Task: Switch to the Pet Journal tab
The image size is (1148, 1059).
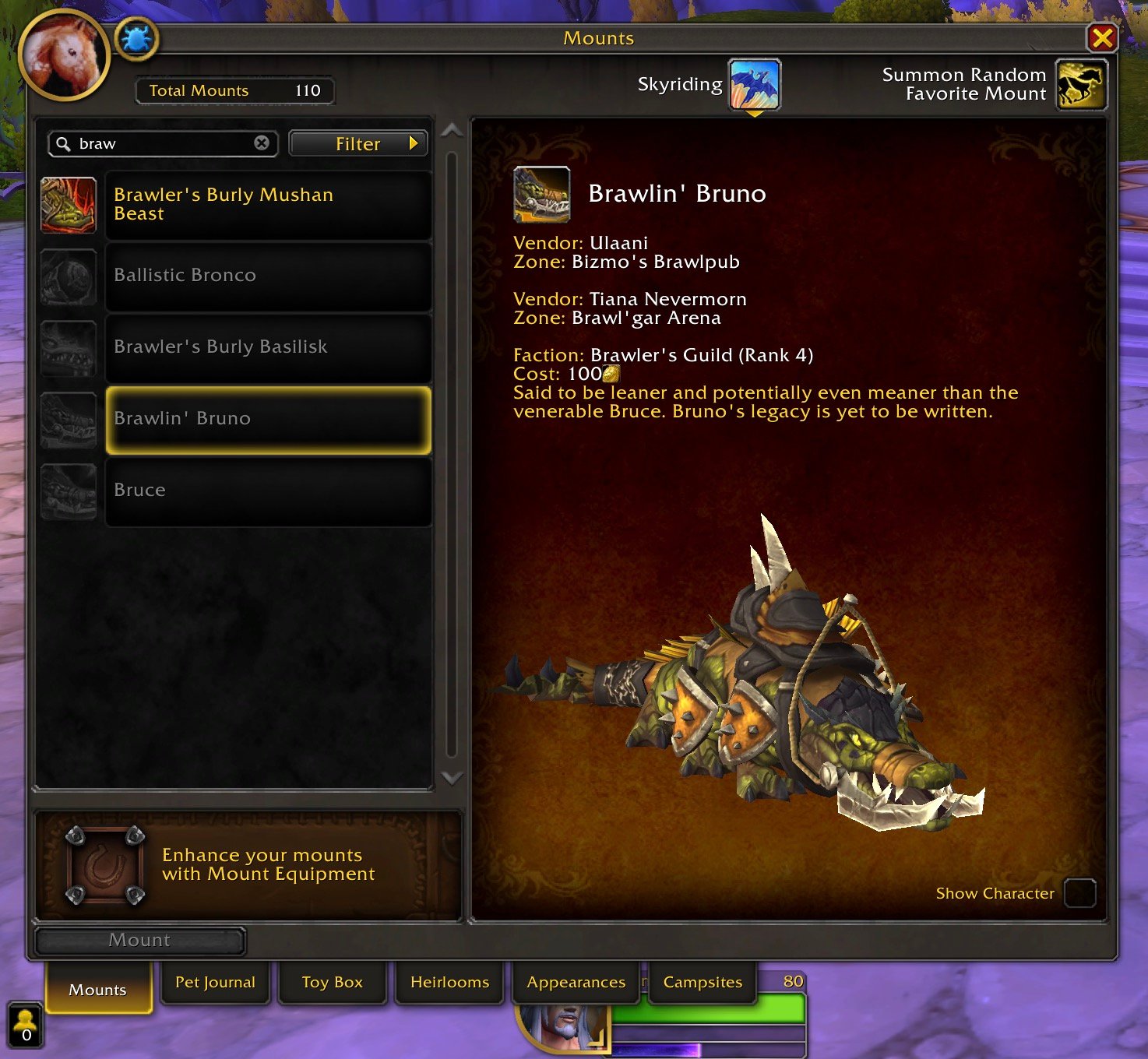Action: [x=215, y=982]
